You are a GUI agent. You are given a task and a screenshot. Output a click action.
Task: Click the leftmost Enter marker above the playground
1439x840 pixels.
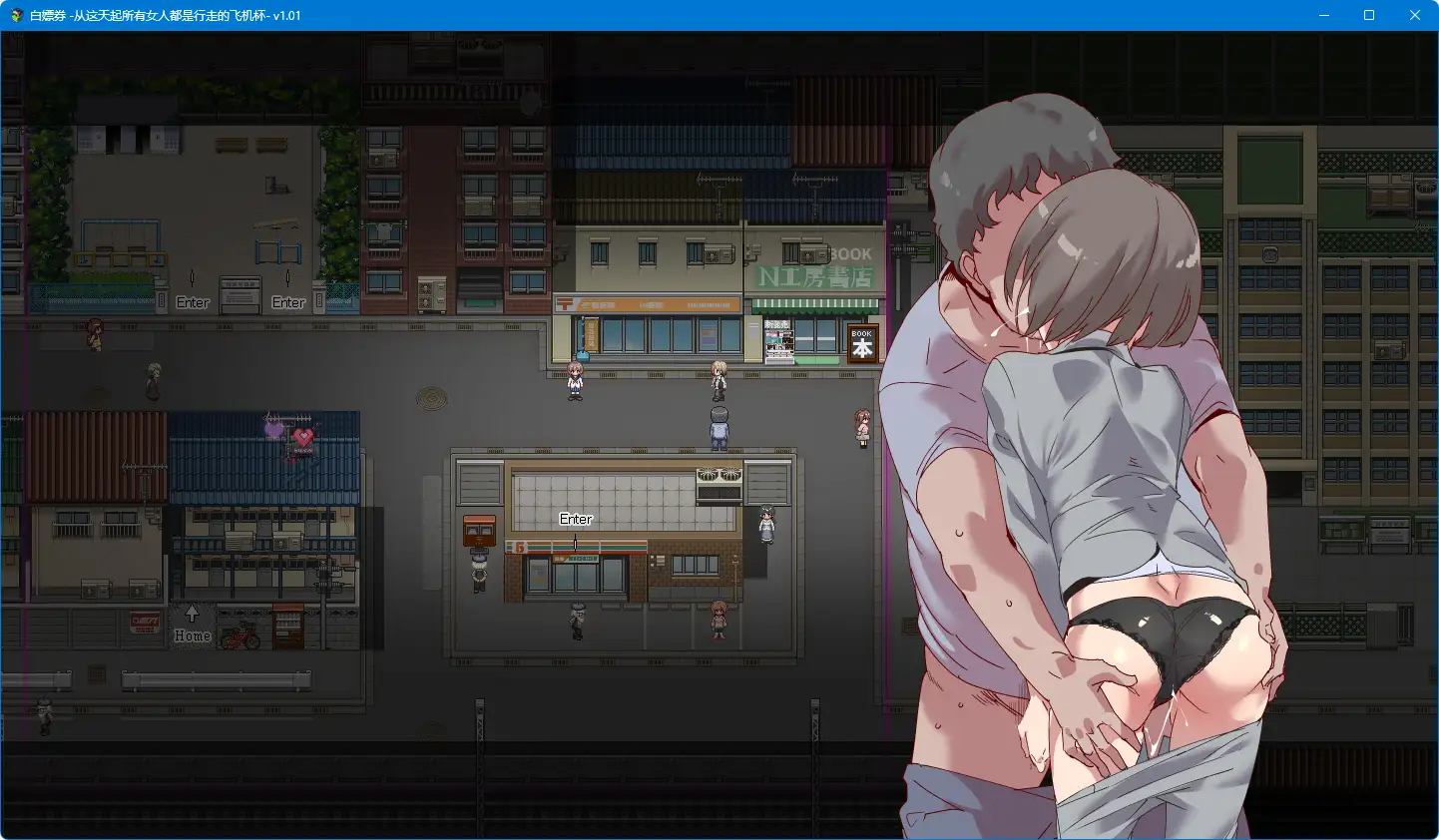[x=192, y=302]
